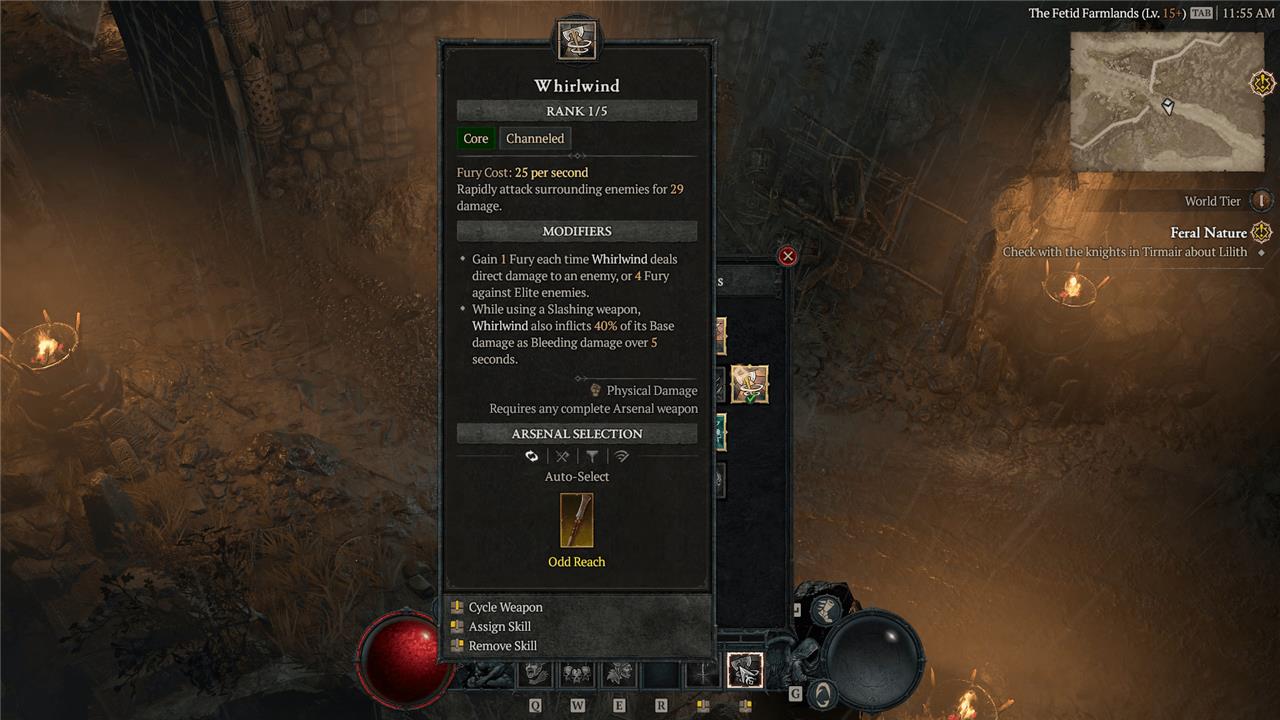
Task: Select the Whirlwind skill with green checkmark
Action: pos(749,384)
